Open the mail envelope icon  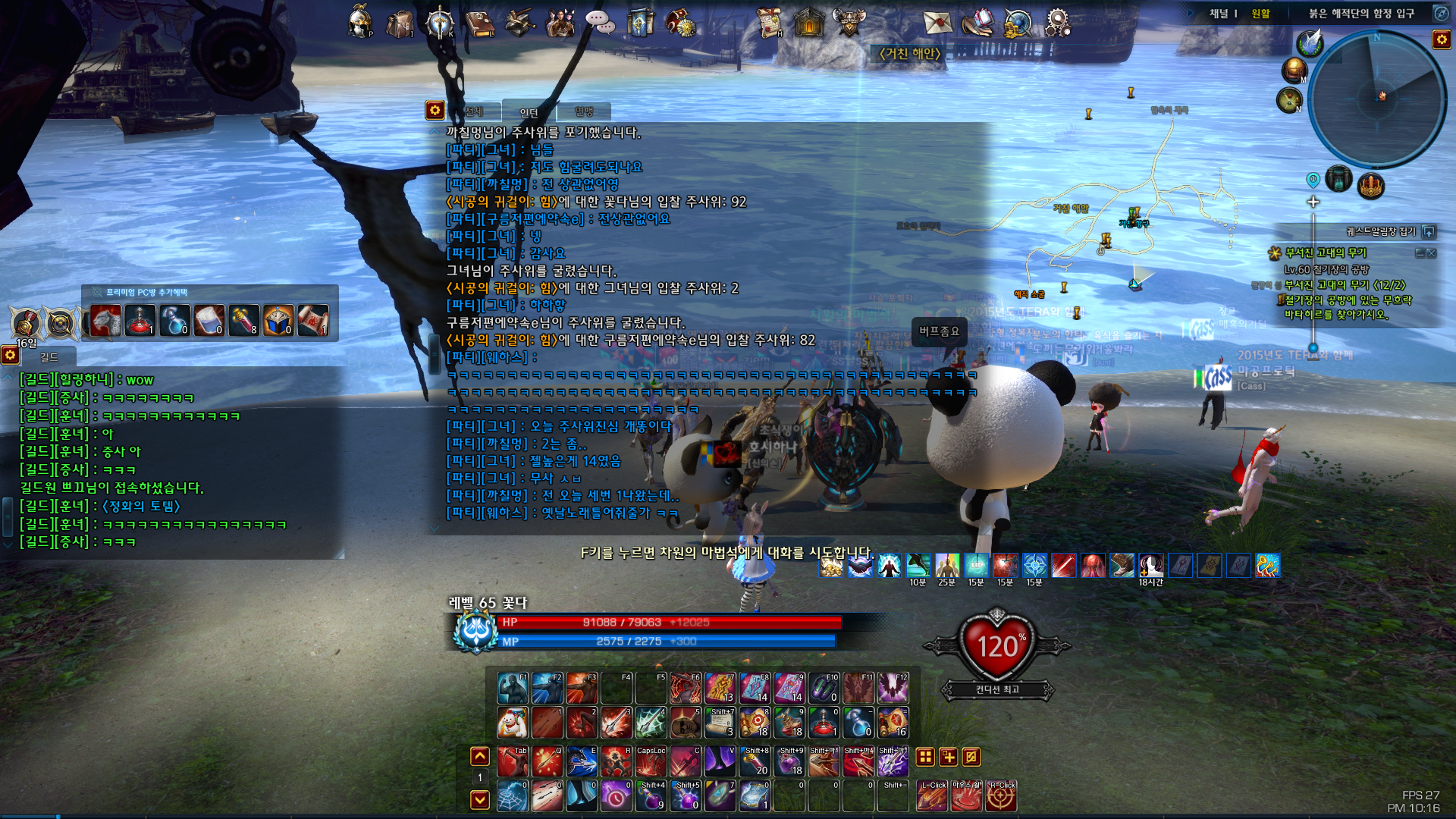[x=937, y=22]
